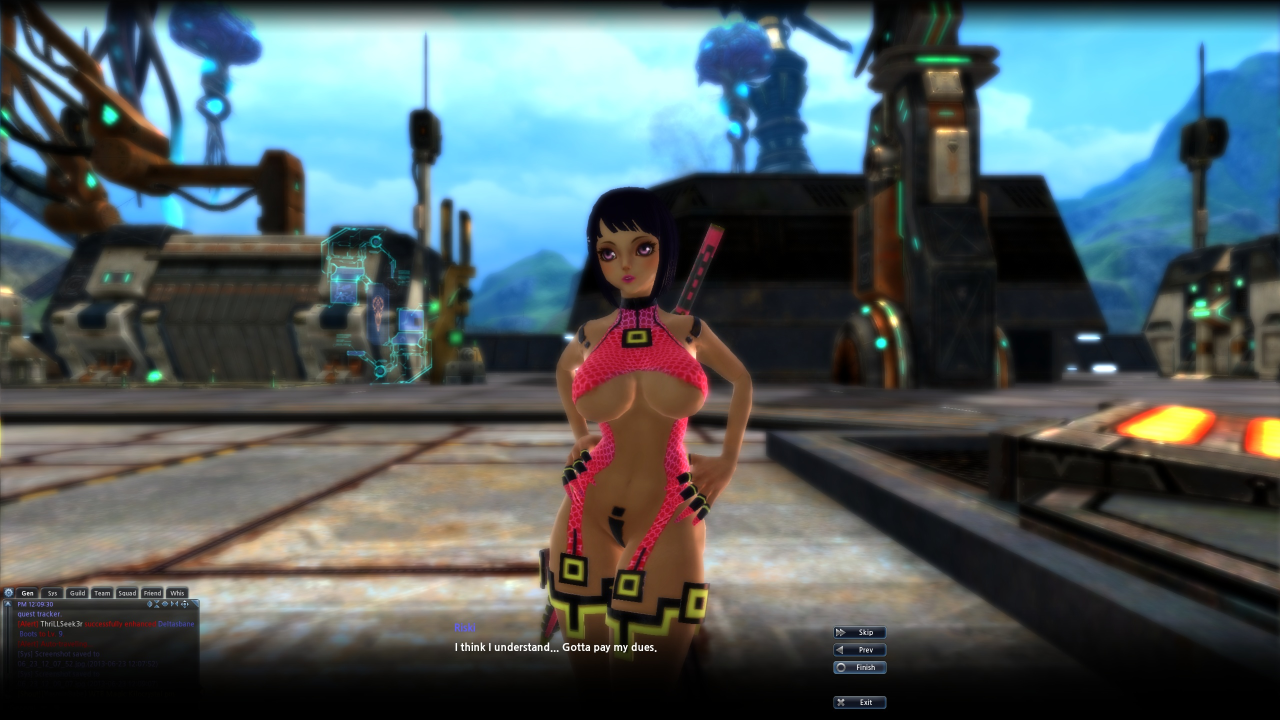
Task: Click the chat window's triangular corner button
Action: [x=194, y=604]
